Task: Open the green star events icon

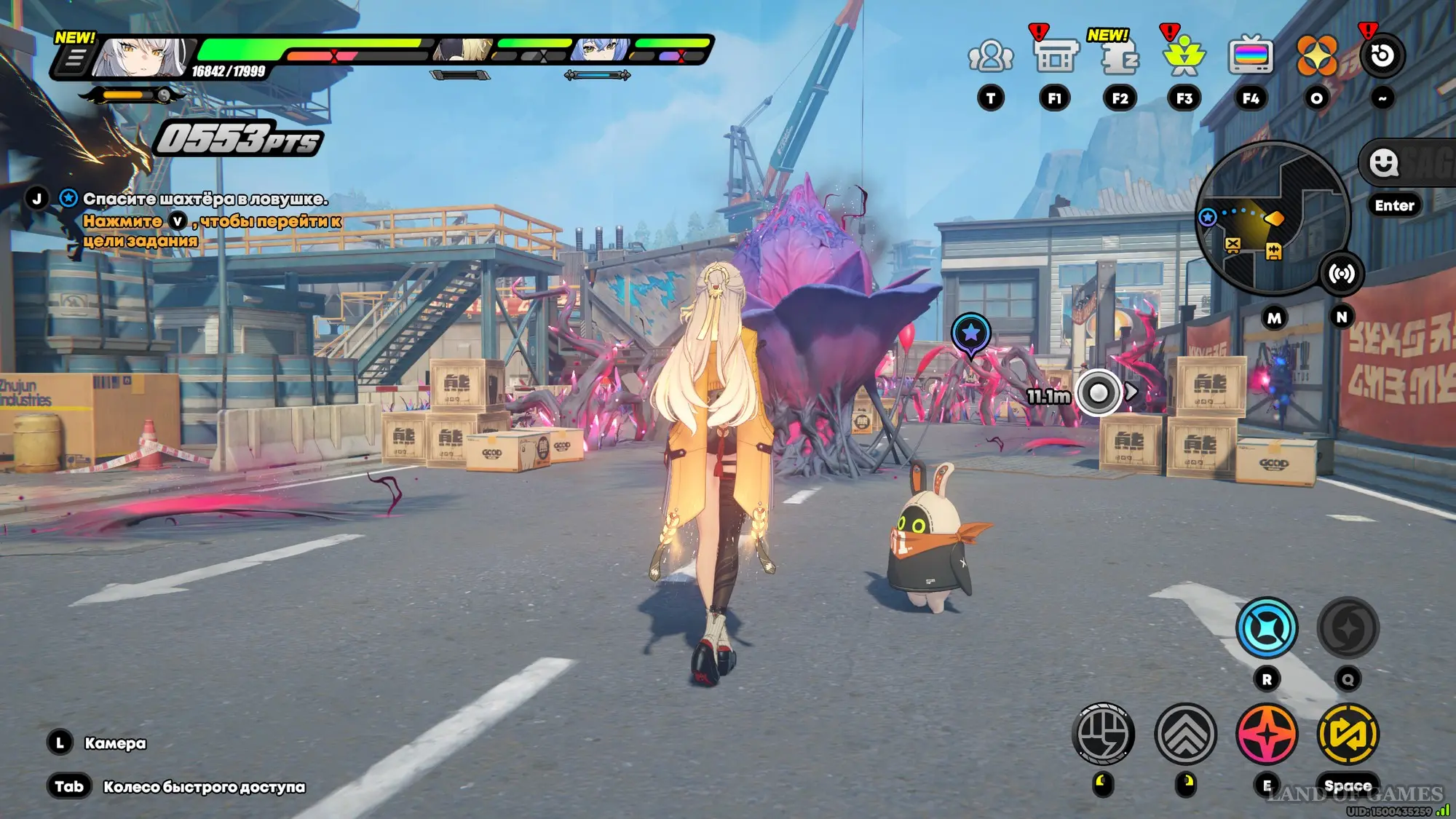Action: [1184, 55]
